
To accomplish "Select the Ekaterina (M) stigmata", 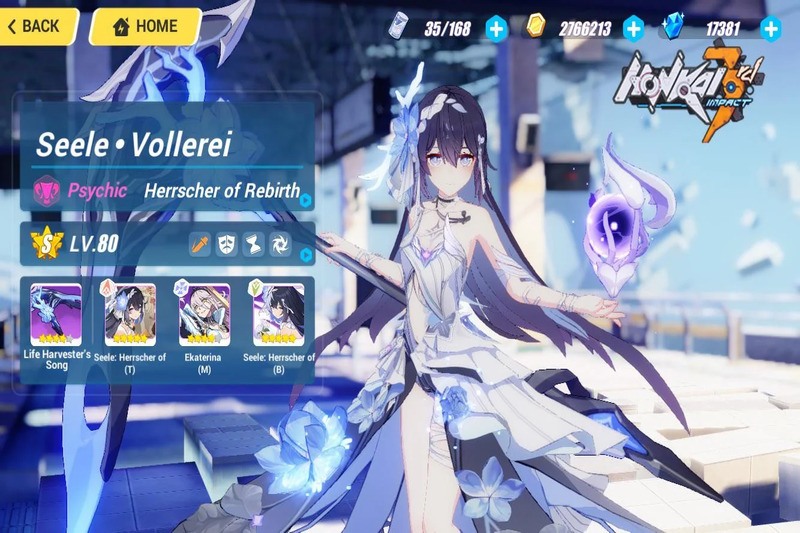I will [x=204, y=315].
